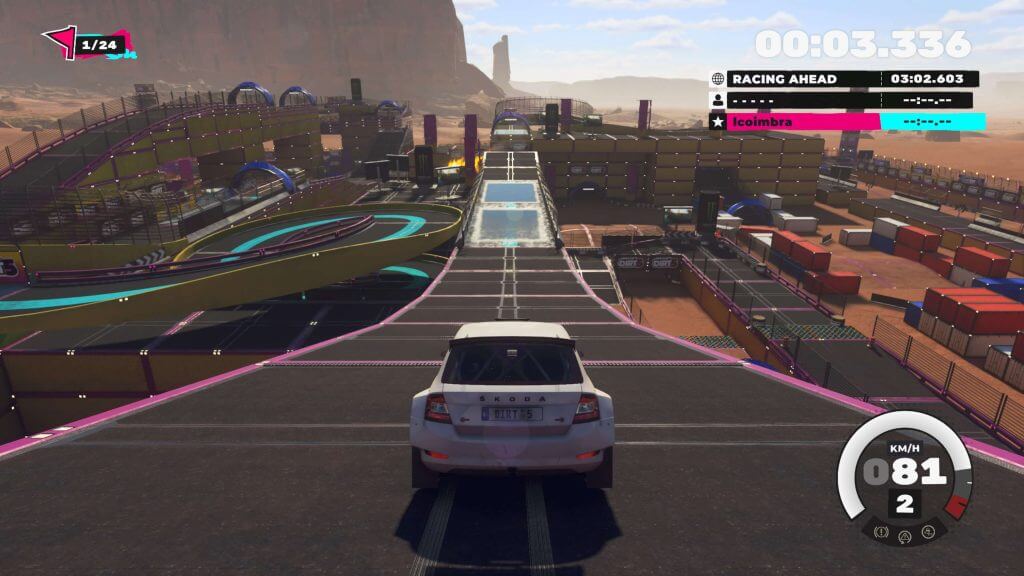Click the stability control triangle icon

click(x=905, y=535)
